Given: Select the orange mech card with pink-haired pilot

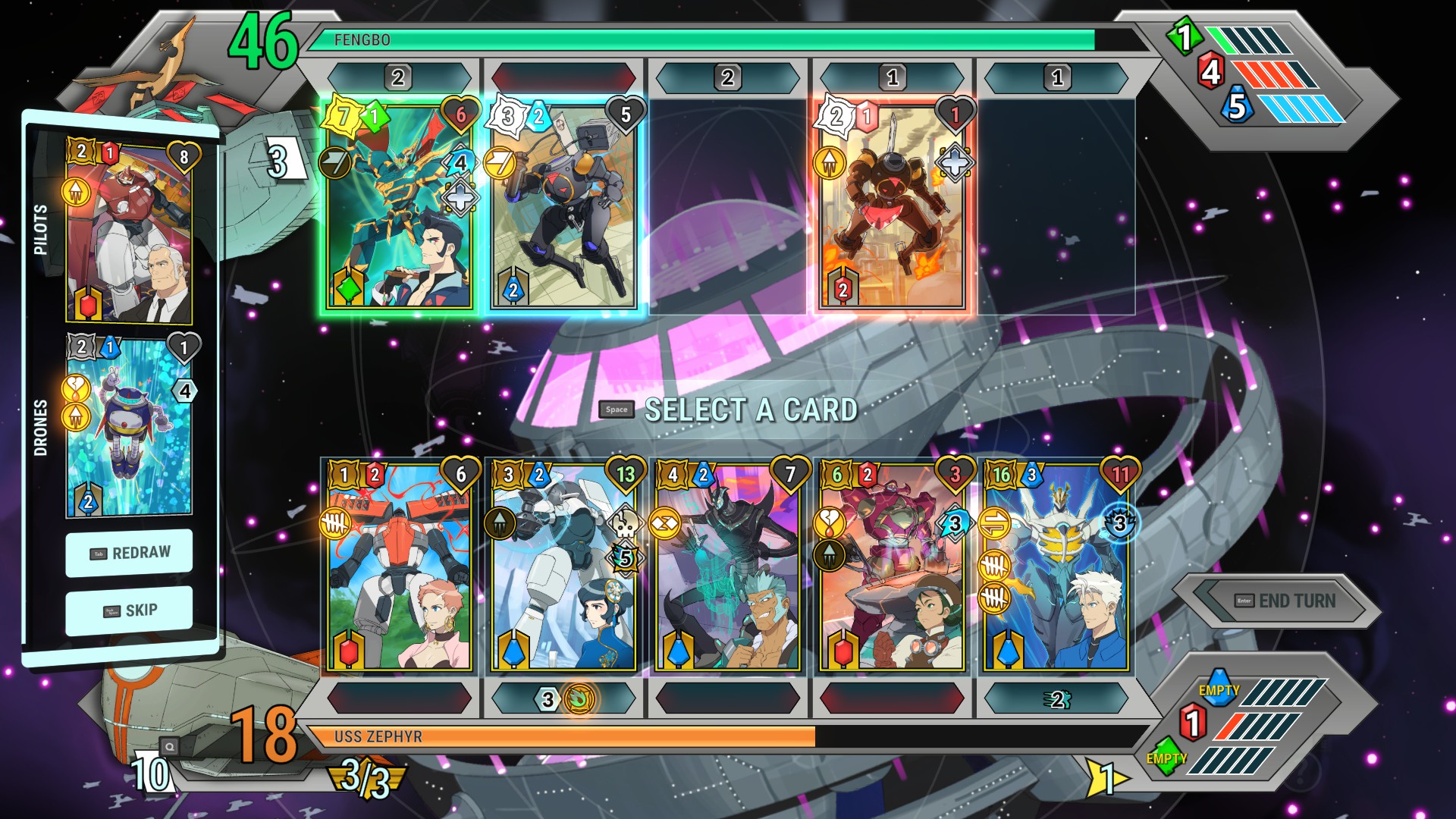Looking at the screenshot, I should point(400,569).
